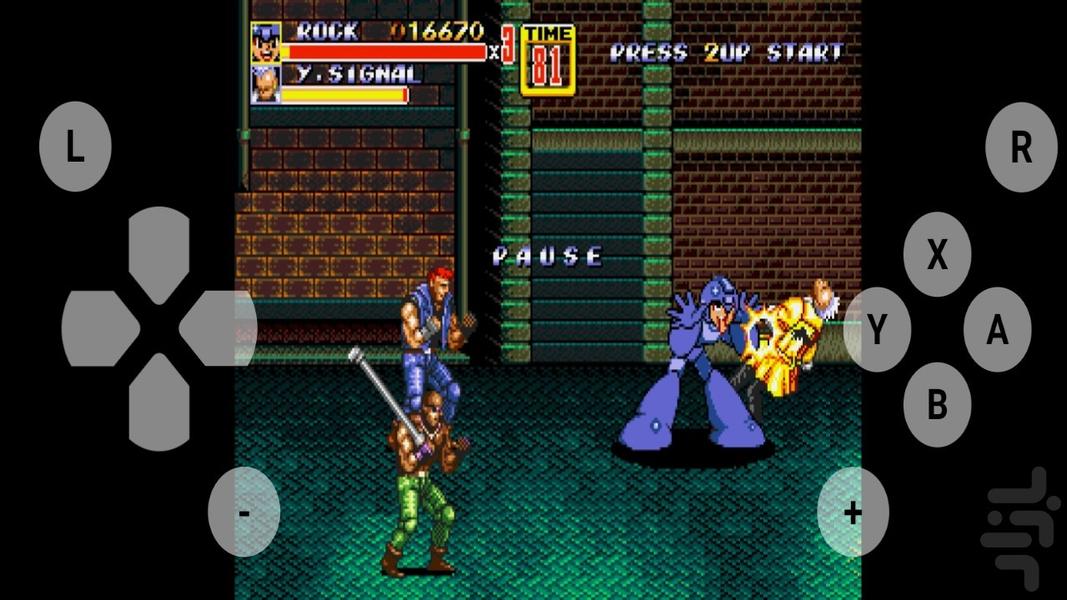Click the D-pad left direction
Screen dimensions: 1067x600
(x=98, y=328)
